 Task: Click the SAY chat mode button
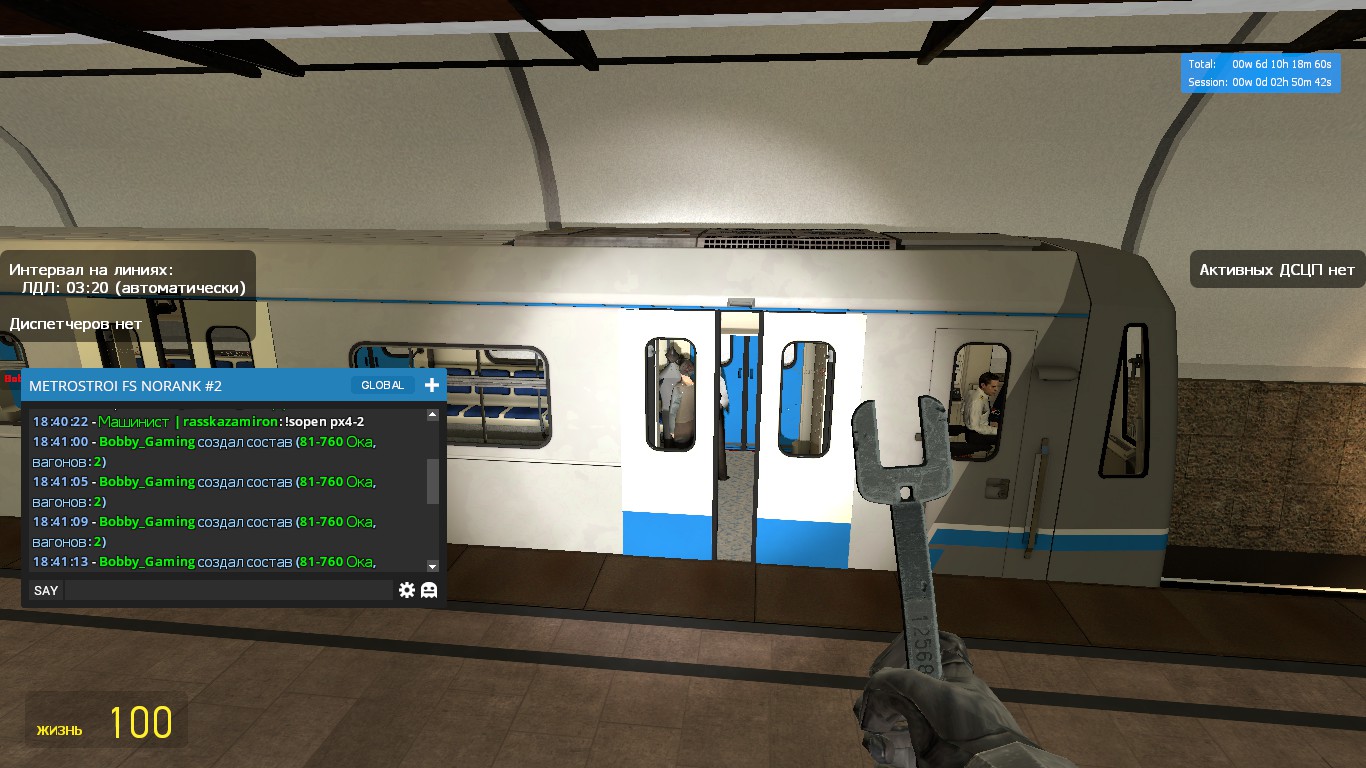click(46, 590)
